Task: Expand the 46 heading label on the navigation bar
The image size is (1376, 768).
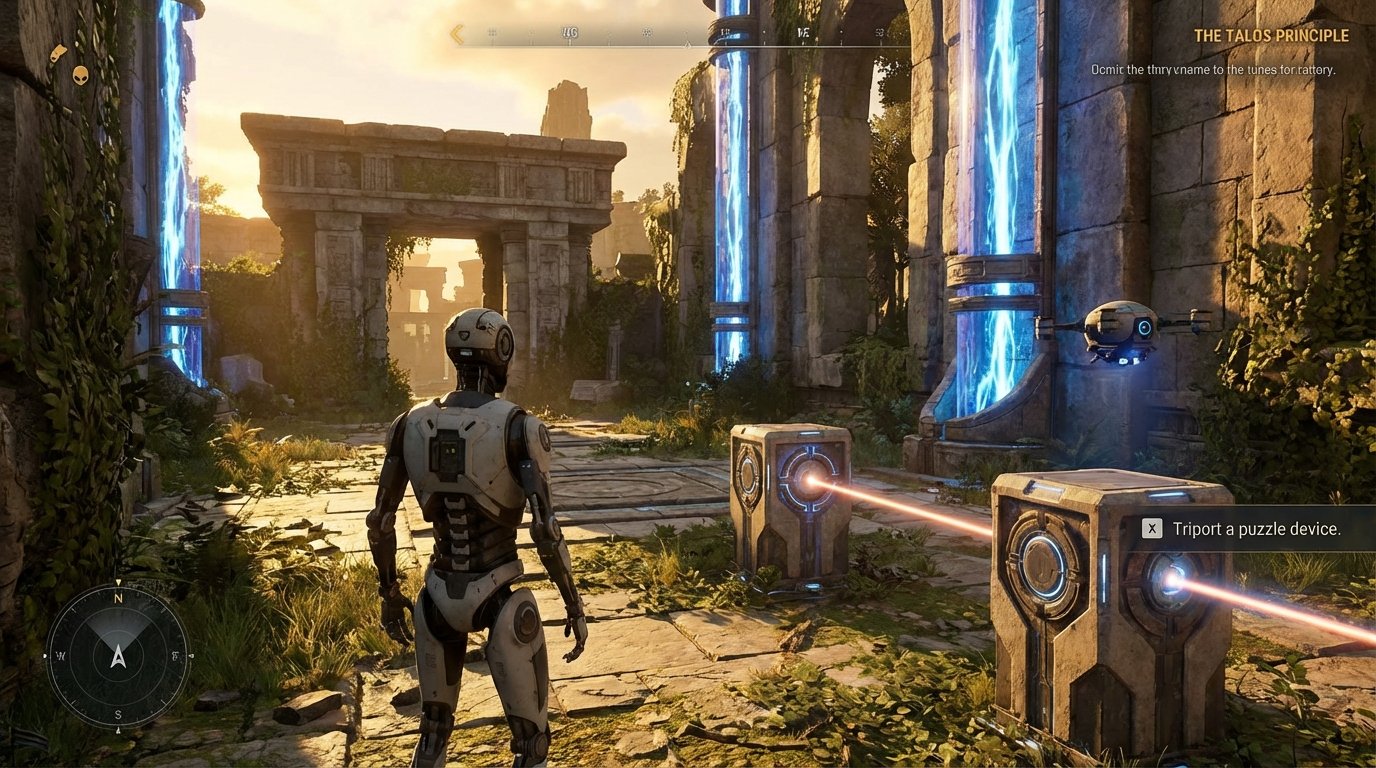Action: tap(570, 31)
